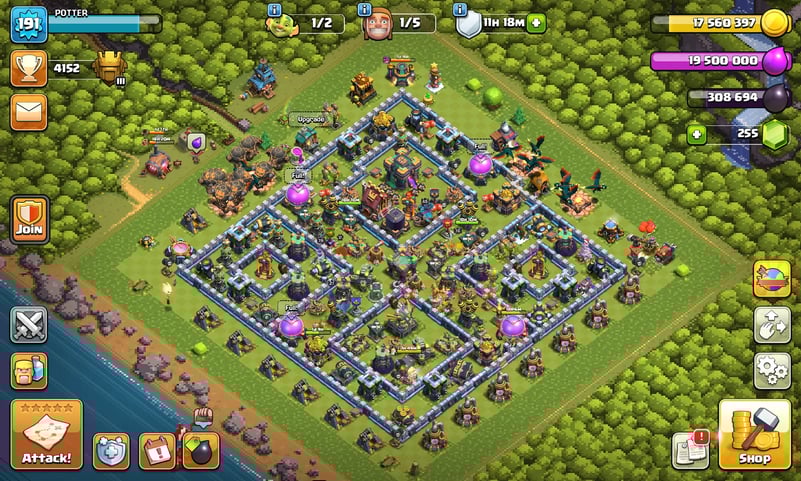Click the Join clan button
This screenshot has width=801, height=481.
pyautogui.click(x=29, y=218)
